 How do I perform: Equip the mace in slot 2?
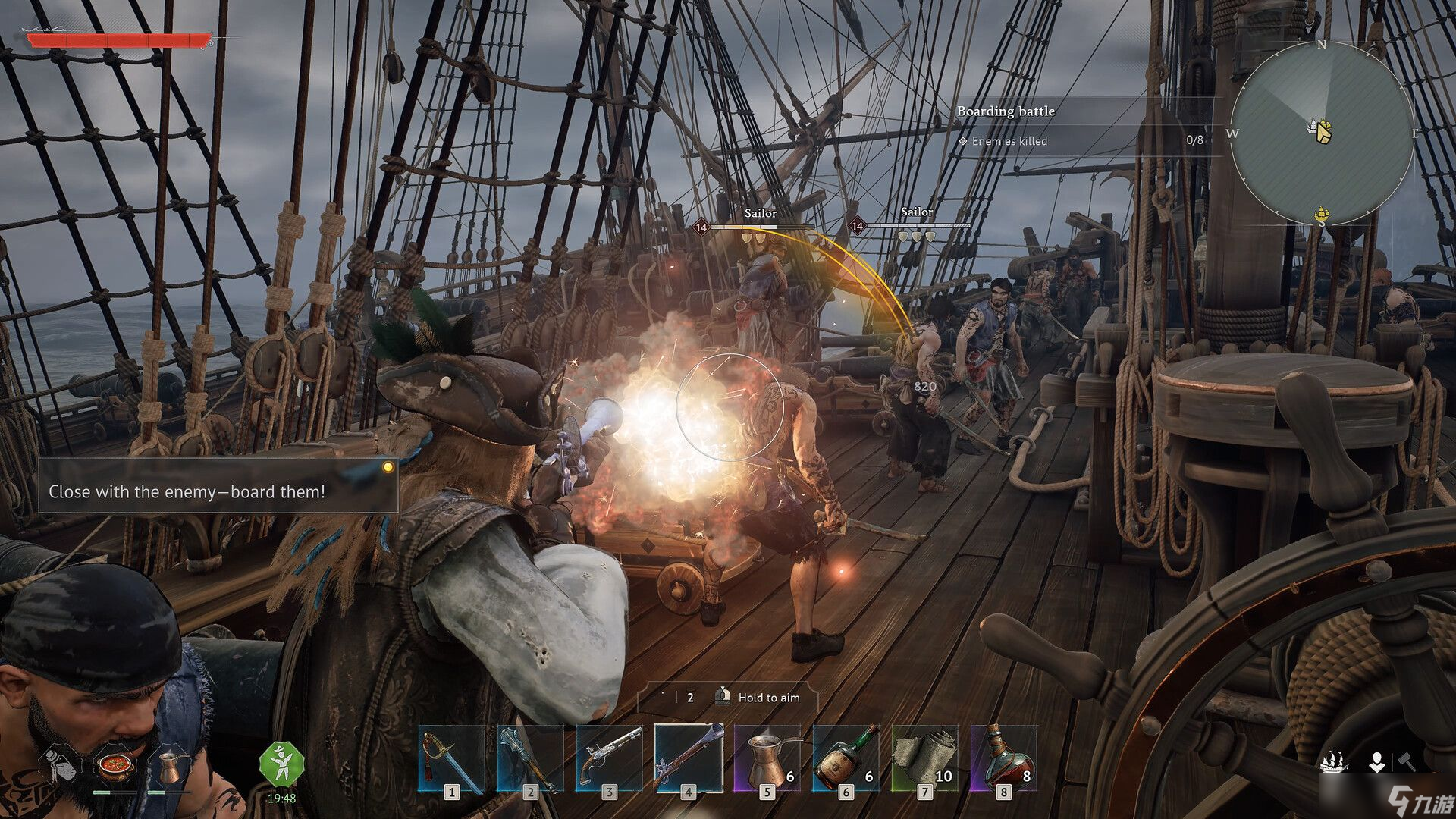point(530,760)
